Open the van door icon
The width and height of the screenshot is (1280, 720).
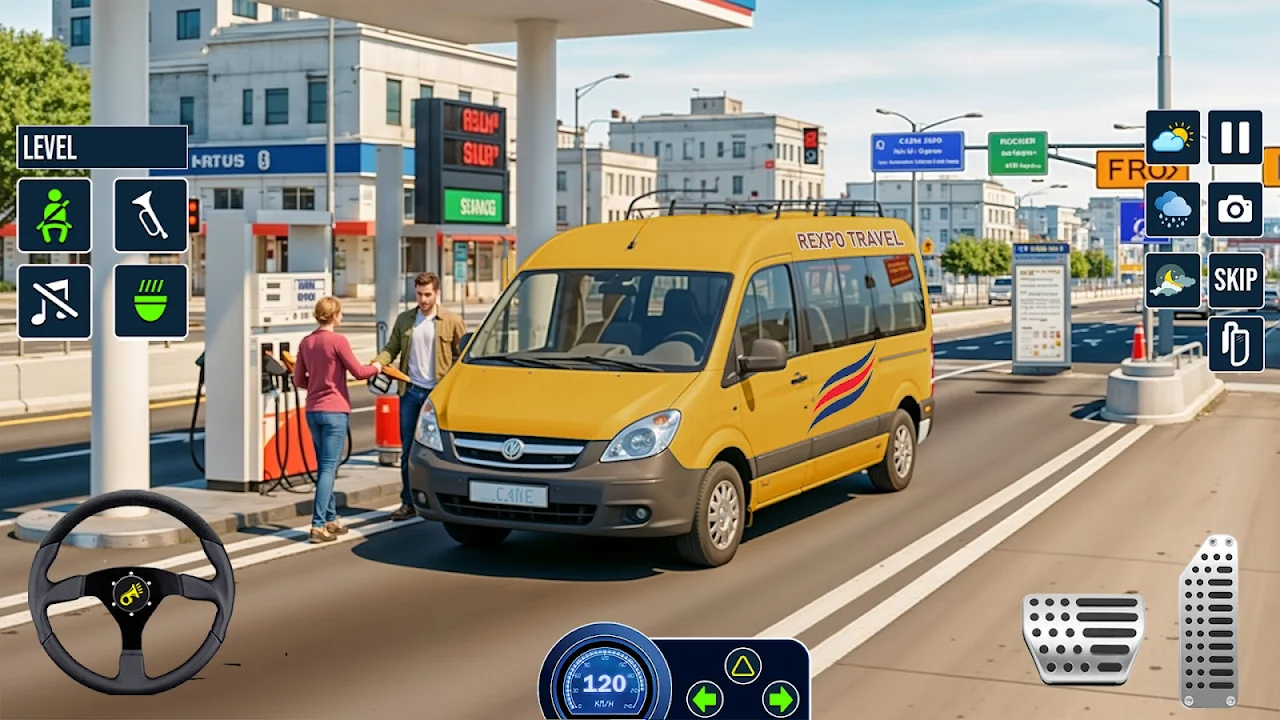[1235, 344]
